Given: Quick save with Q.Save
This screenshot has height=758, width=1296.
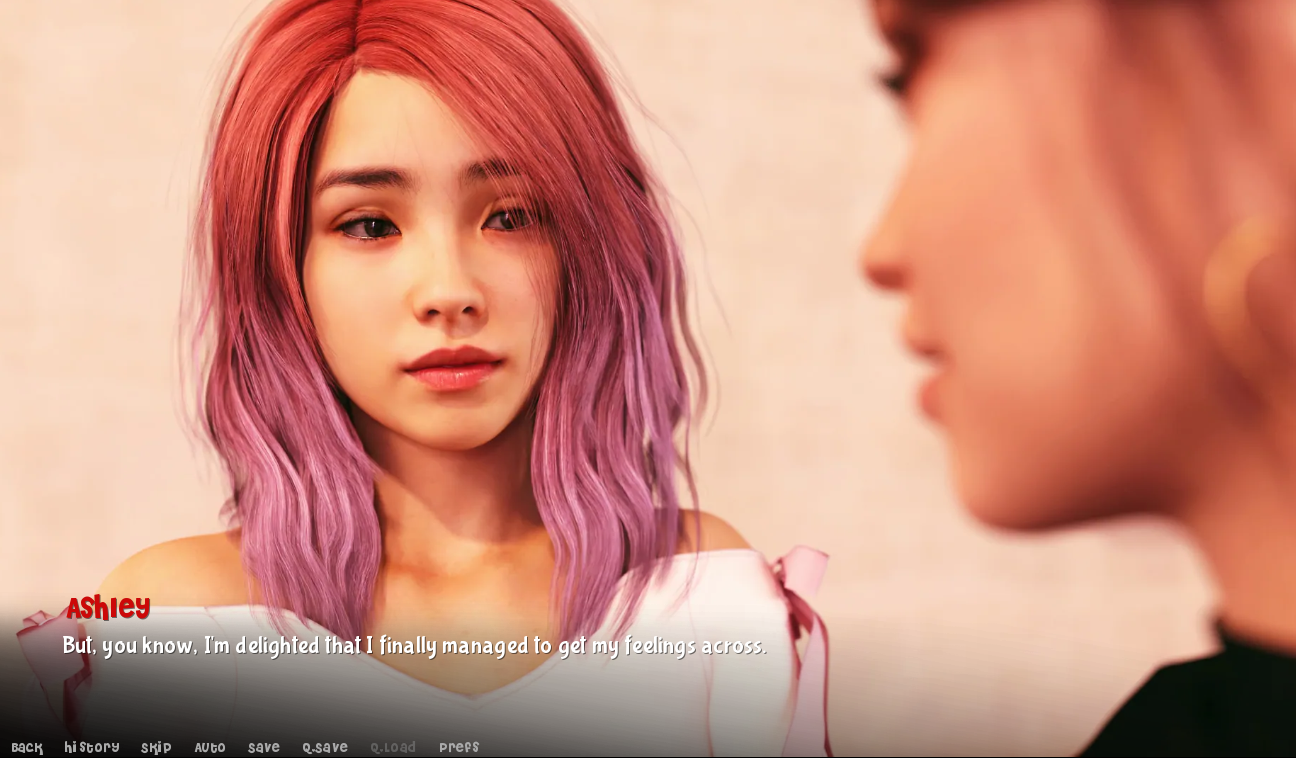Looking at the screenshot, I should pyautogui.click(x=325, y=748).
